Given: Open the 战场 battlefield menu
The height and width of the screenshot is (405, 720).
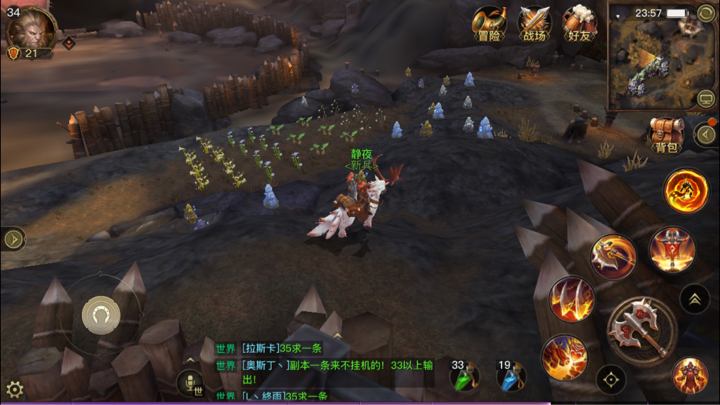Looking at the screenshot, I should click(534, 22).
